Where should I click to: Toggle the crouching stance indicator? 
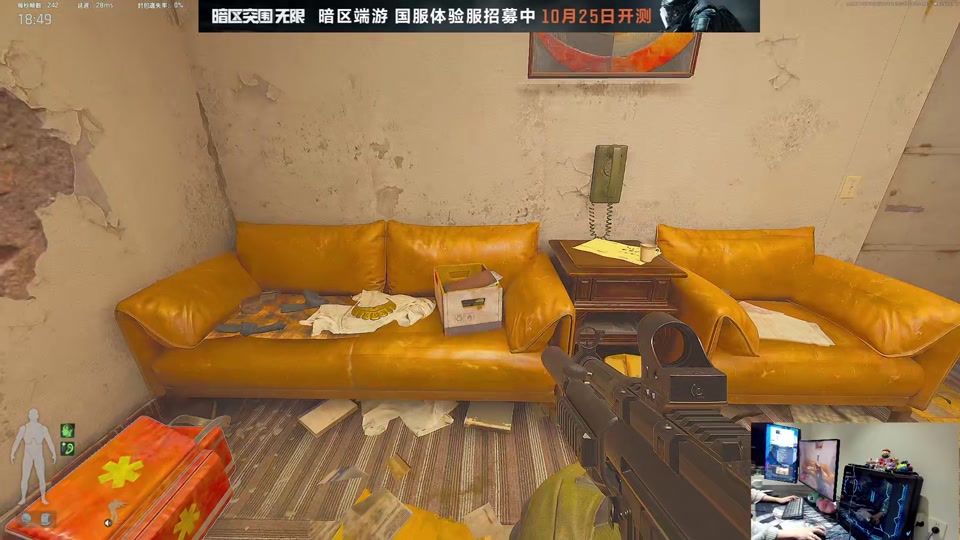116,510
